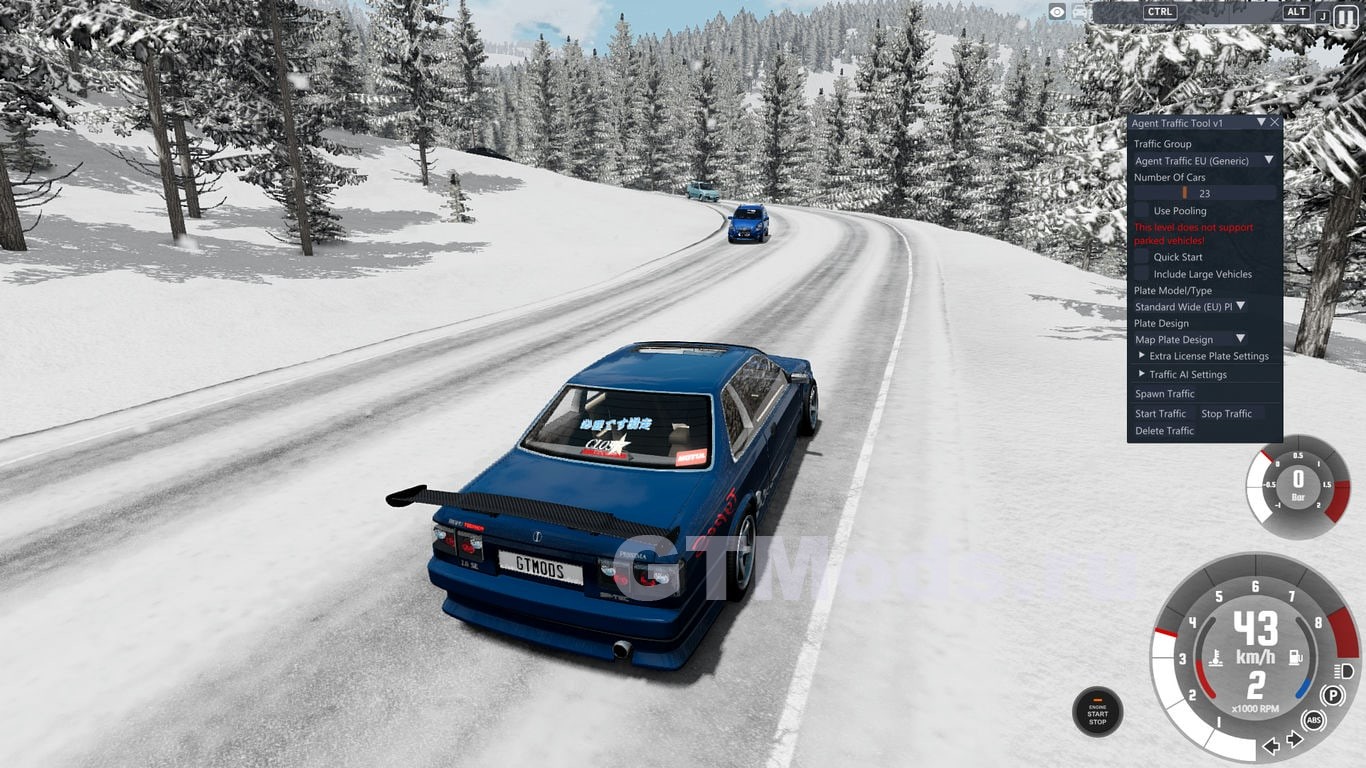
Task: Toggle Include Large Vehicles checkbox
Action: 1142,274
